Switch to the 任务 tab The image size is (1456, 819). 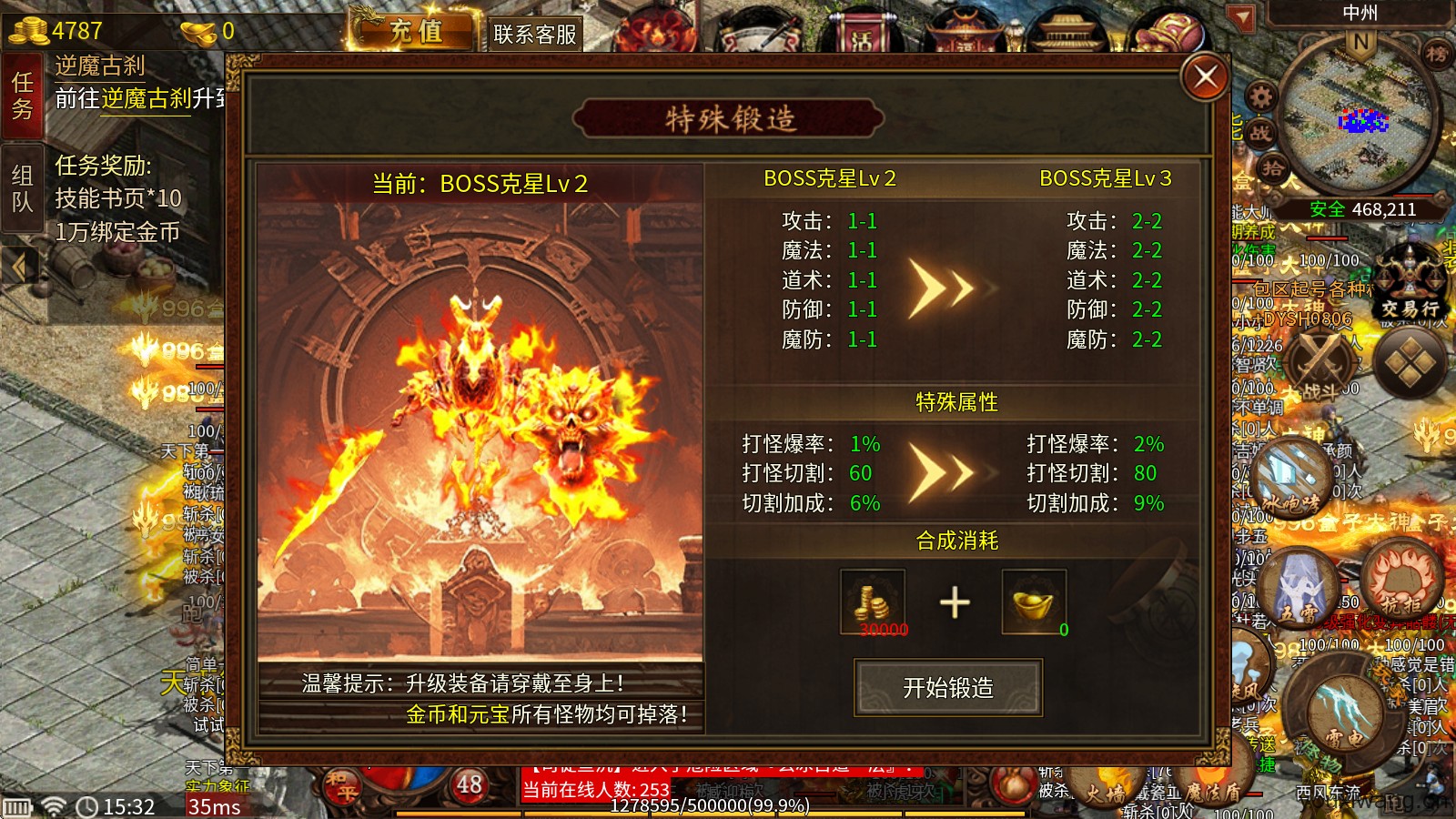click(x=22, y=96)
